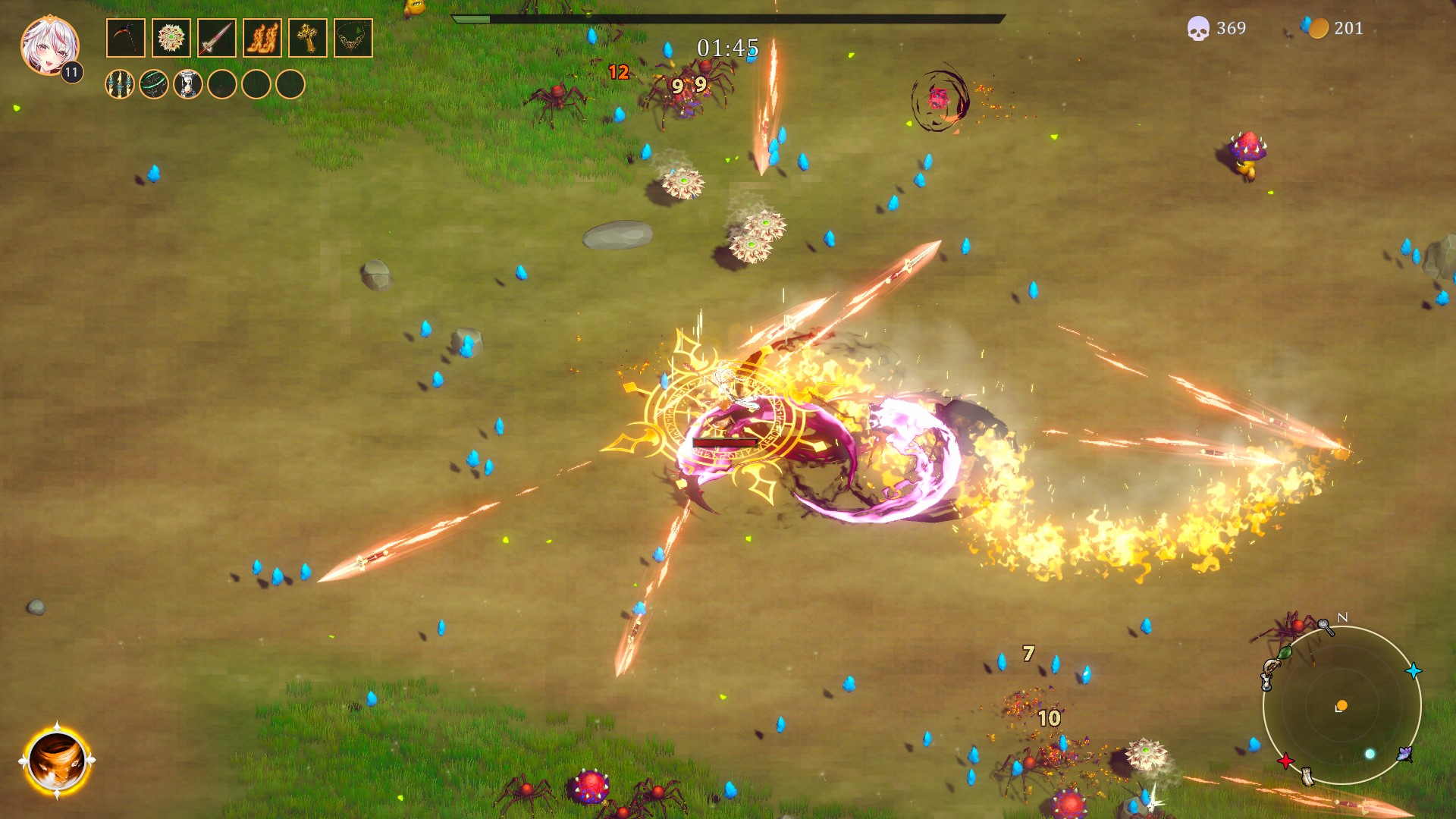Screen dimensions: 1456x819
Task: Click the hourglass passive icon
Action: point(188,84)
